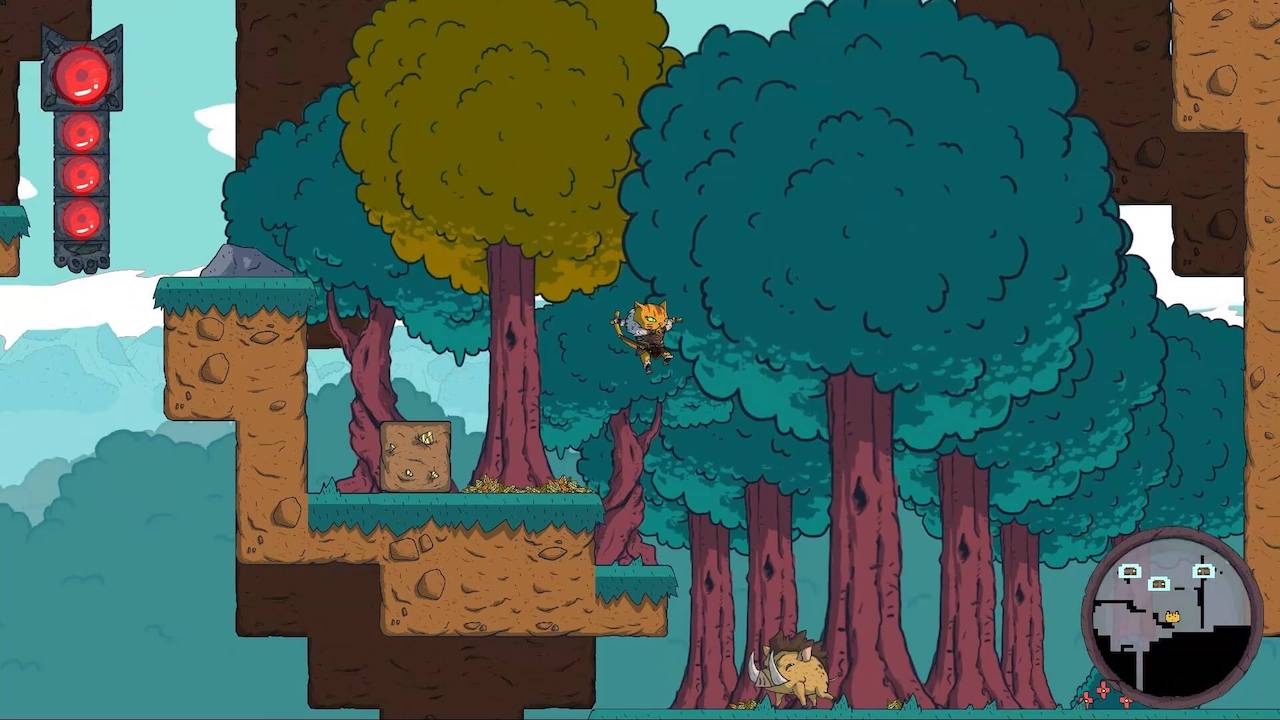Viewport: 1280px width, 720px height.
Task: Toggle the second red light on the tower
Action: pos(80,135)
